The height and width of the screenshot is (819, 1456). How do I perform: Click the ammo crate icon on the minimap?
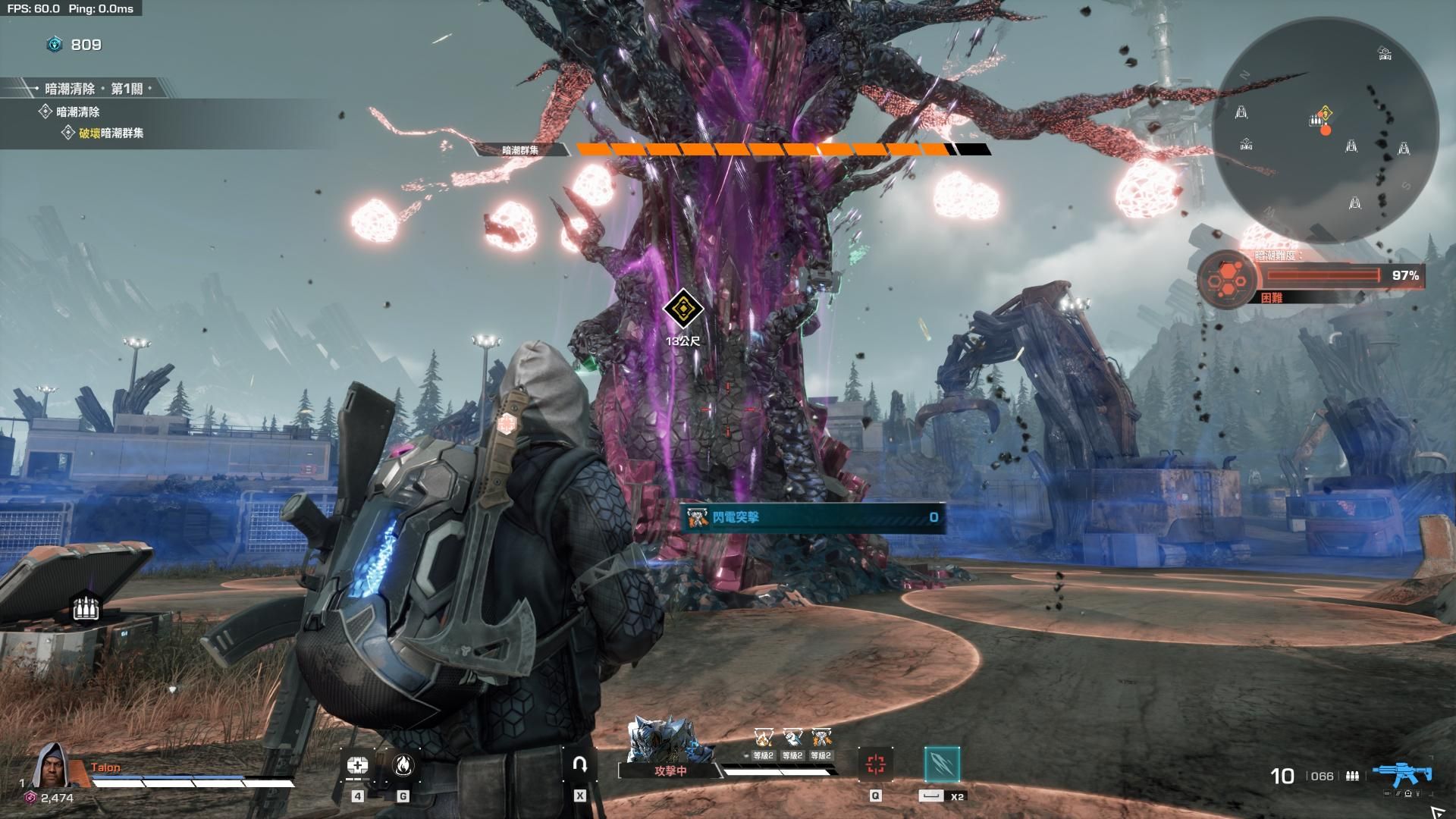tap(1315, 120)
